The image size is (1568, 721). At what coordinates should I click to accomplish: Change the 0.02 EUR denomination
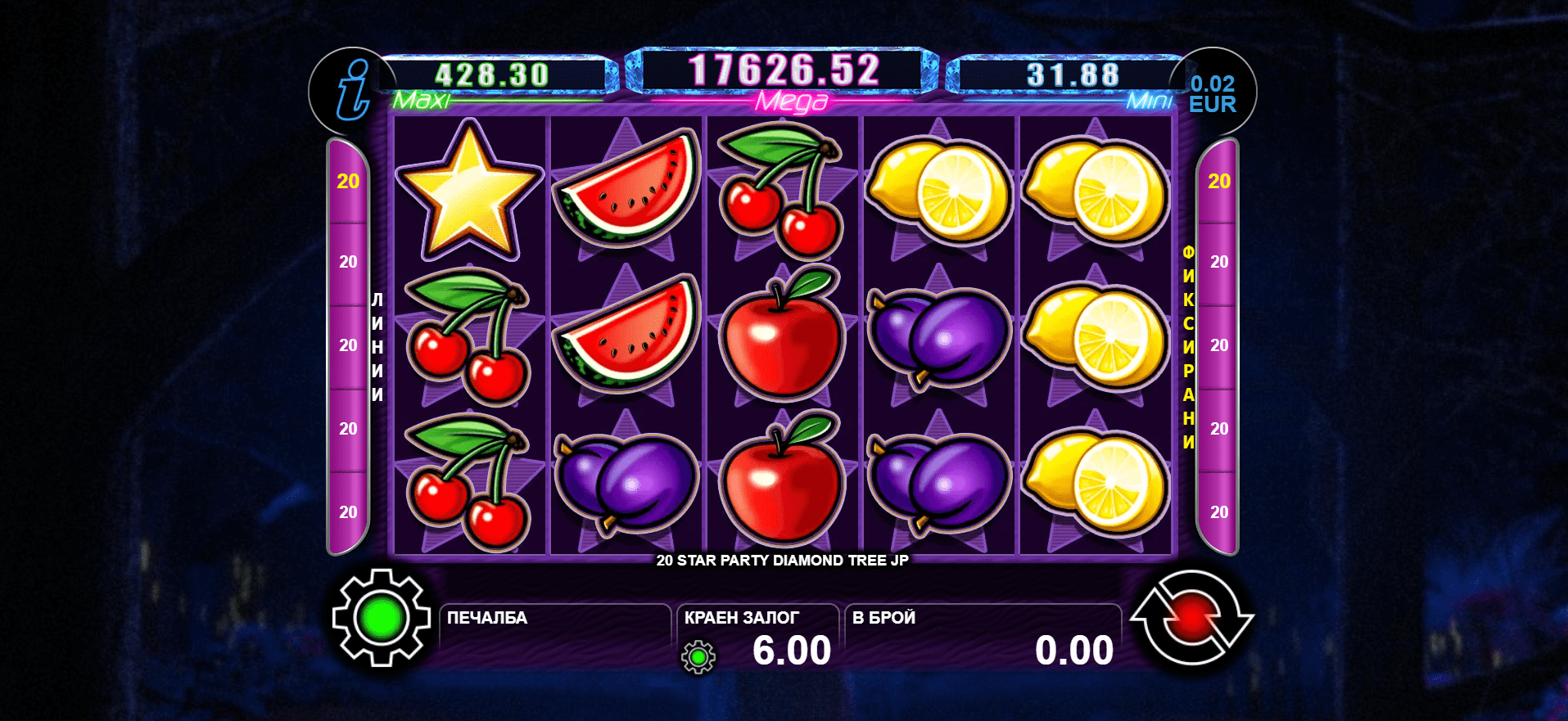point(1212,93)
